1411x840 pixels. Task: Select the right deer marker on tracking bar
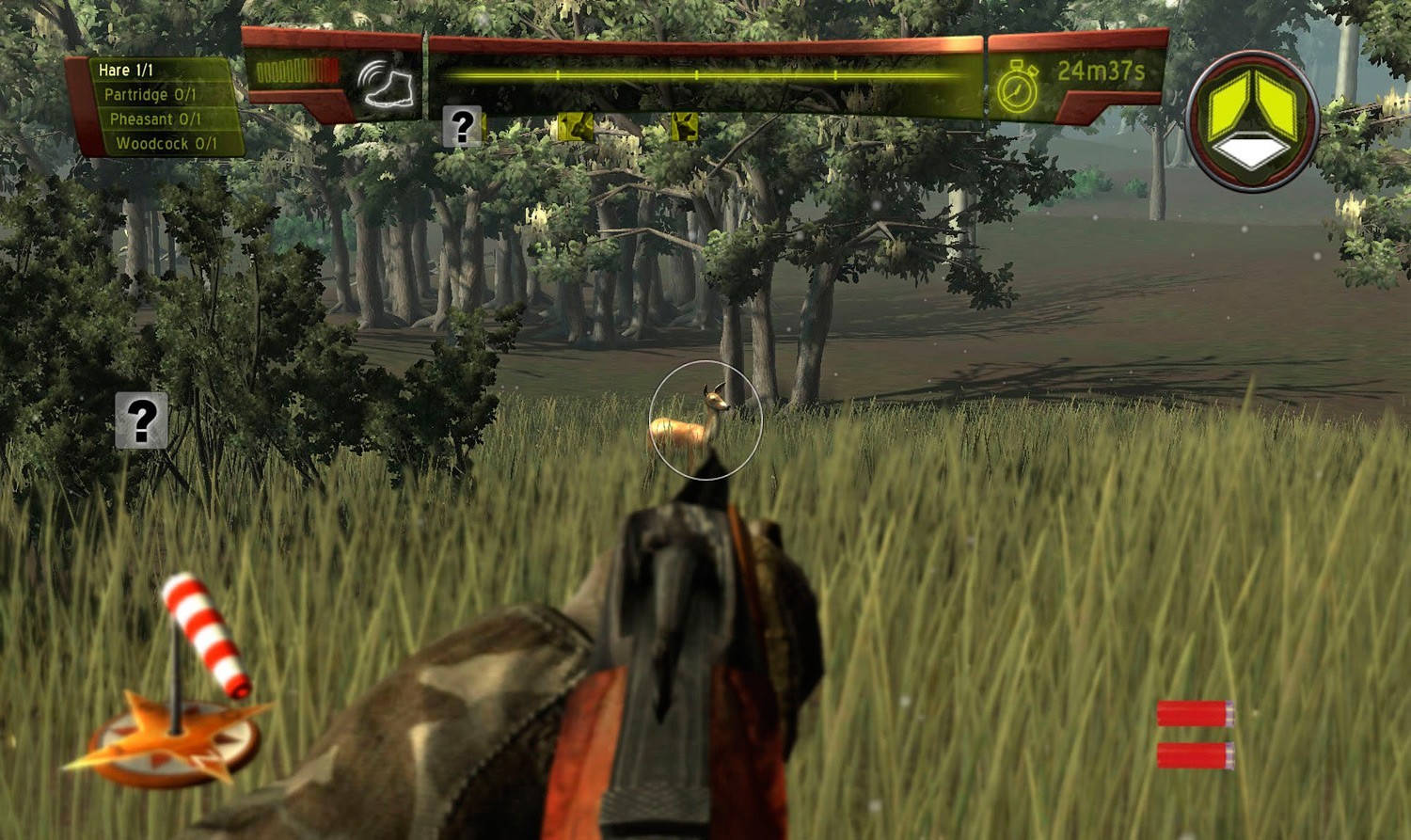tap(683, 126)
